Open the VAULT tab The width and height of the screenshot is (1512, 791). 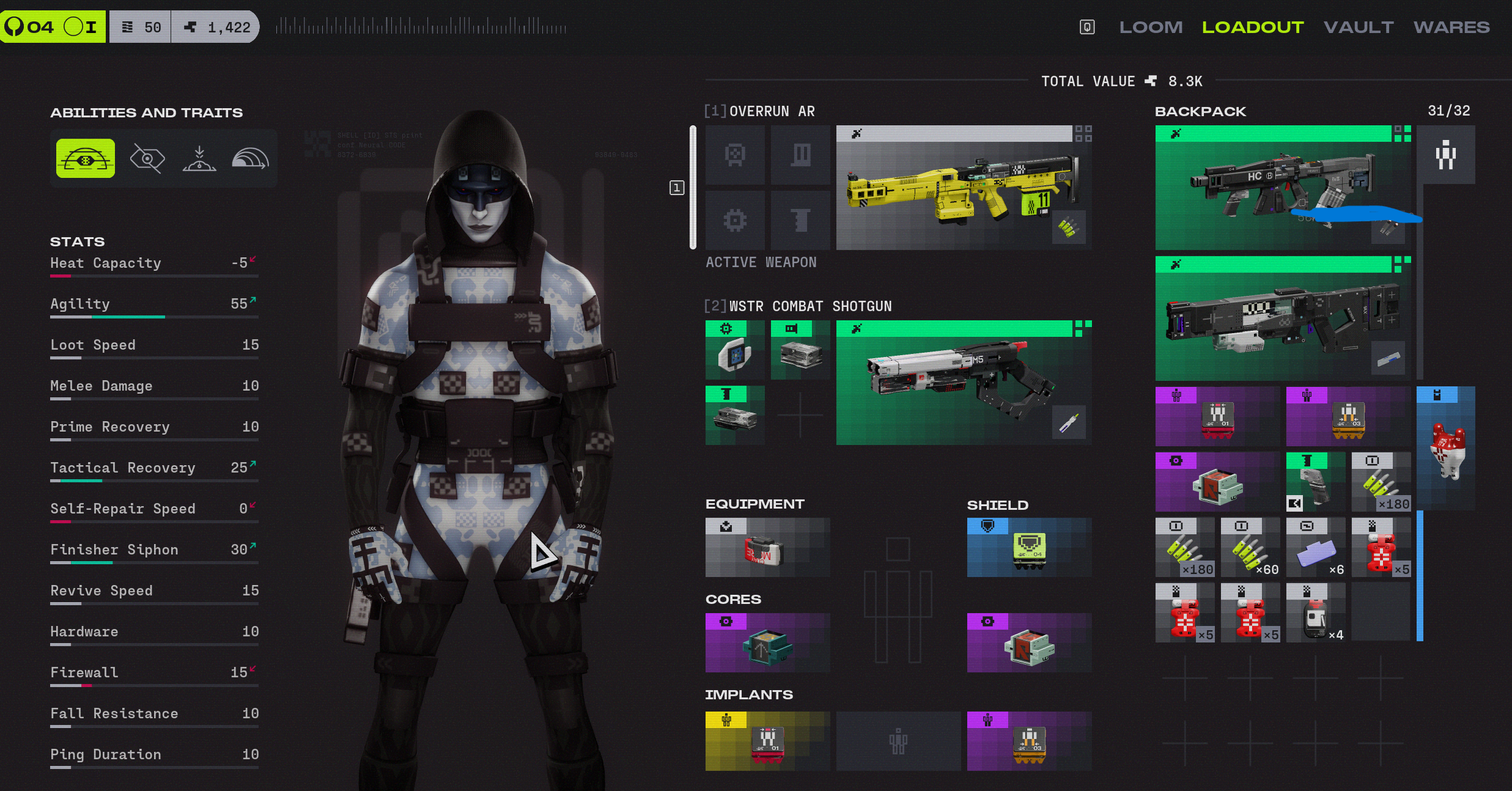pyautogui.click(x=1359, y=28)
